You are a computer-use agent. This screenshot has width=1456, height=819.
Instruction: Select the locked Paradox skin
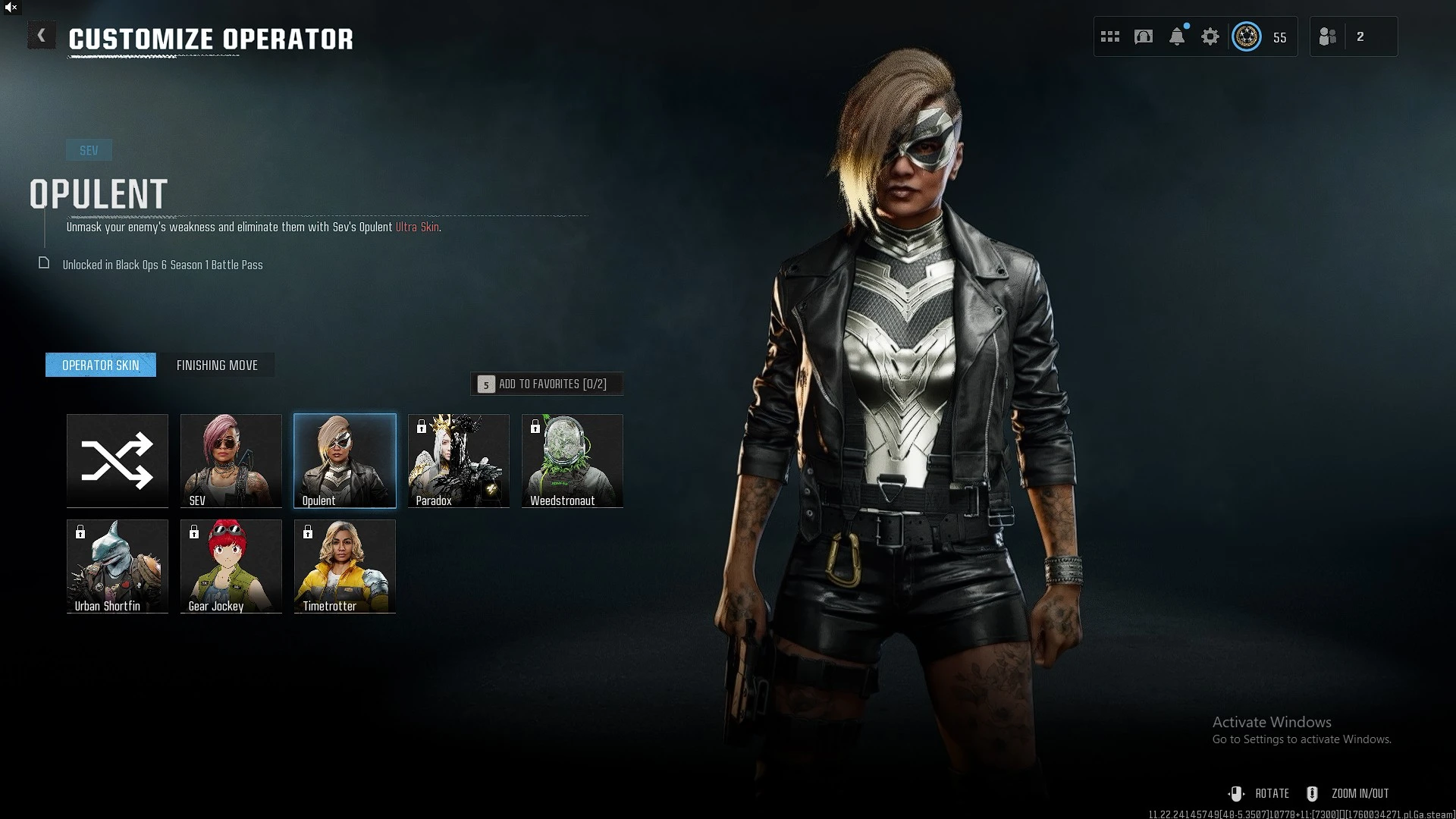[459, 460]
